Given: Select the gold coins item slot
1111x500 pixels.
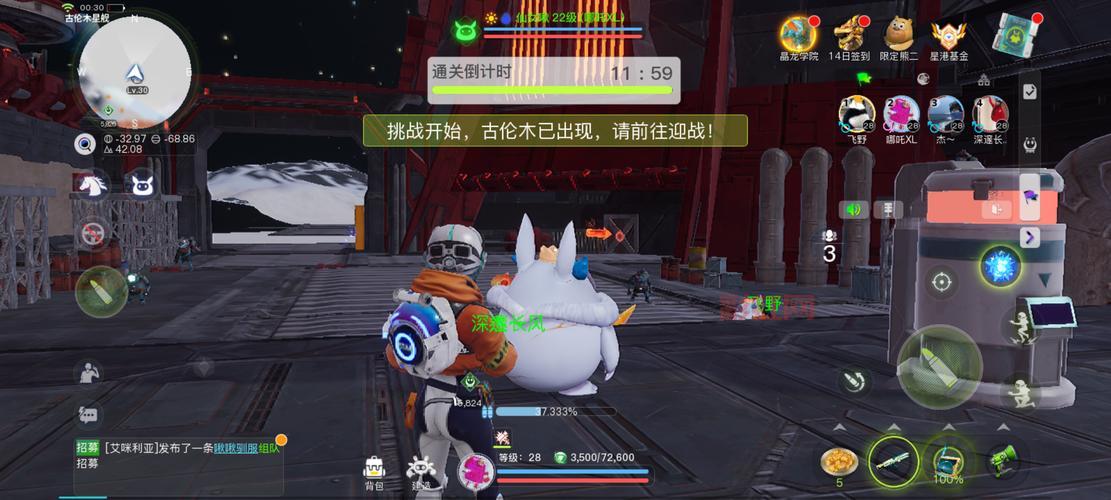Looking at the screenshot, I should coord(839,460).
